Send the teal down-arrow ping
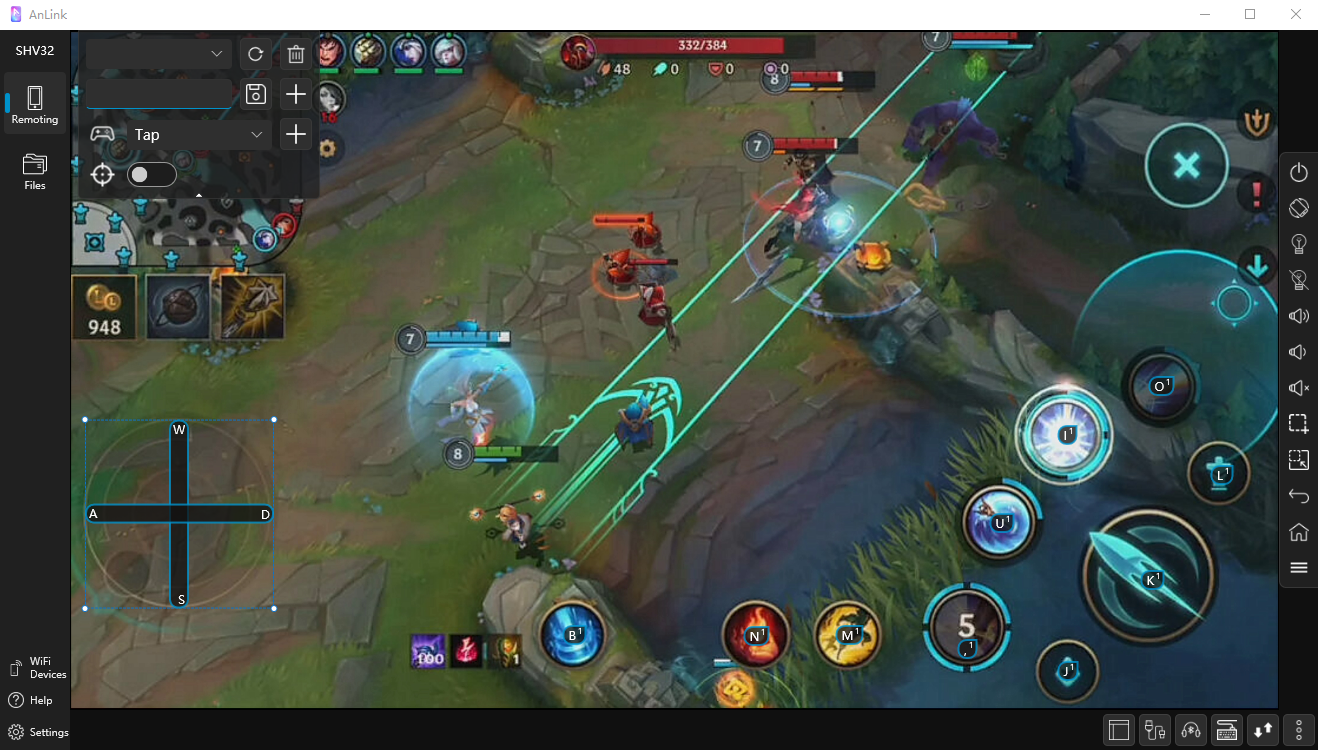 pyautogui.click(x=1256, y=266)
